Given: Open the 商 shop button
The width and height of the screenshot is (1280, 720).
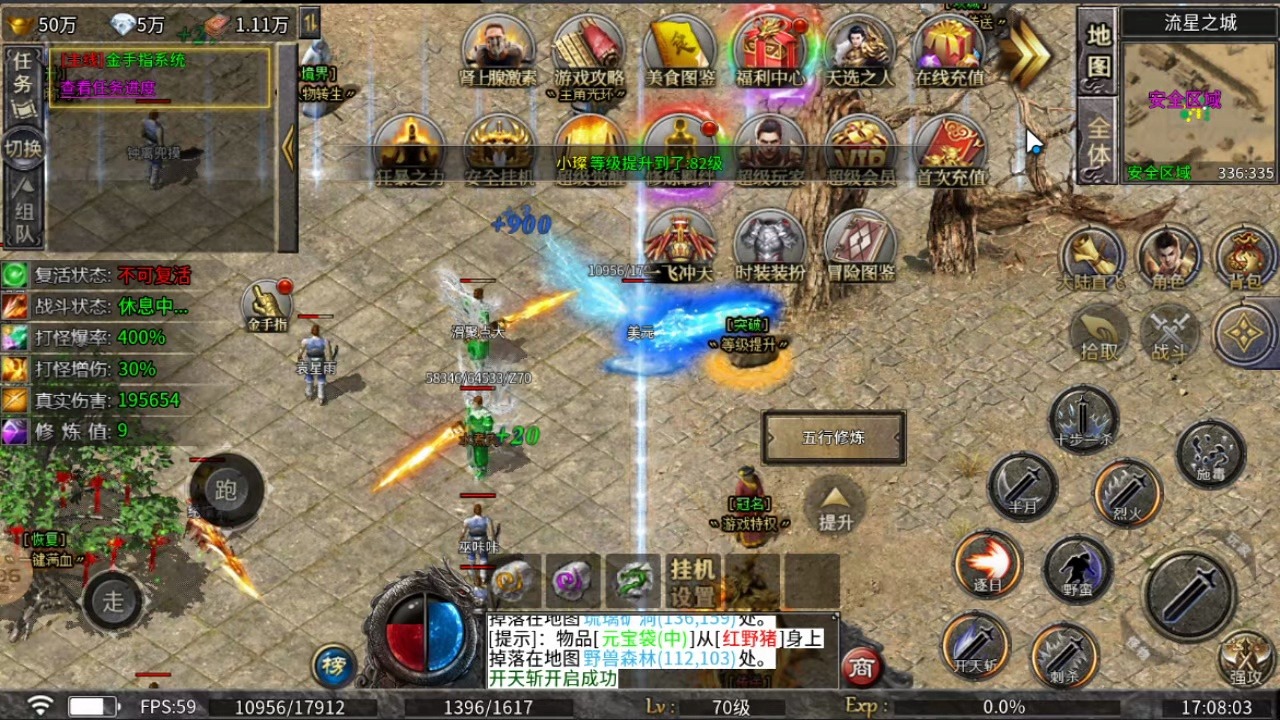Looking at the screenshot, I should pyautogui.click(x=861, y=667).
